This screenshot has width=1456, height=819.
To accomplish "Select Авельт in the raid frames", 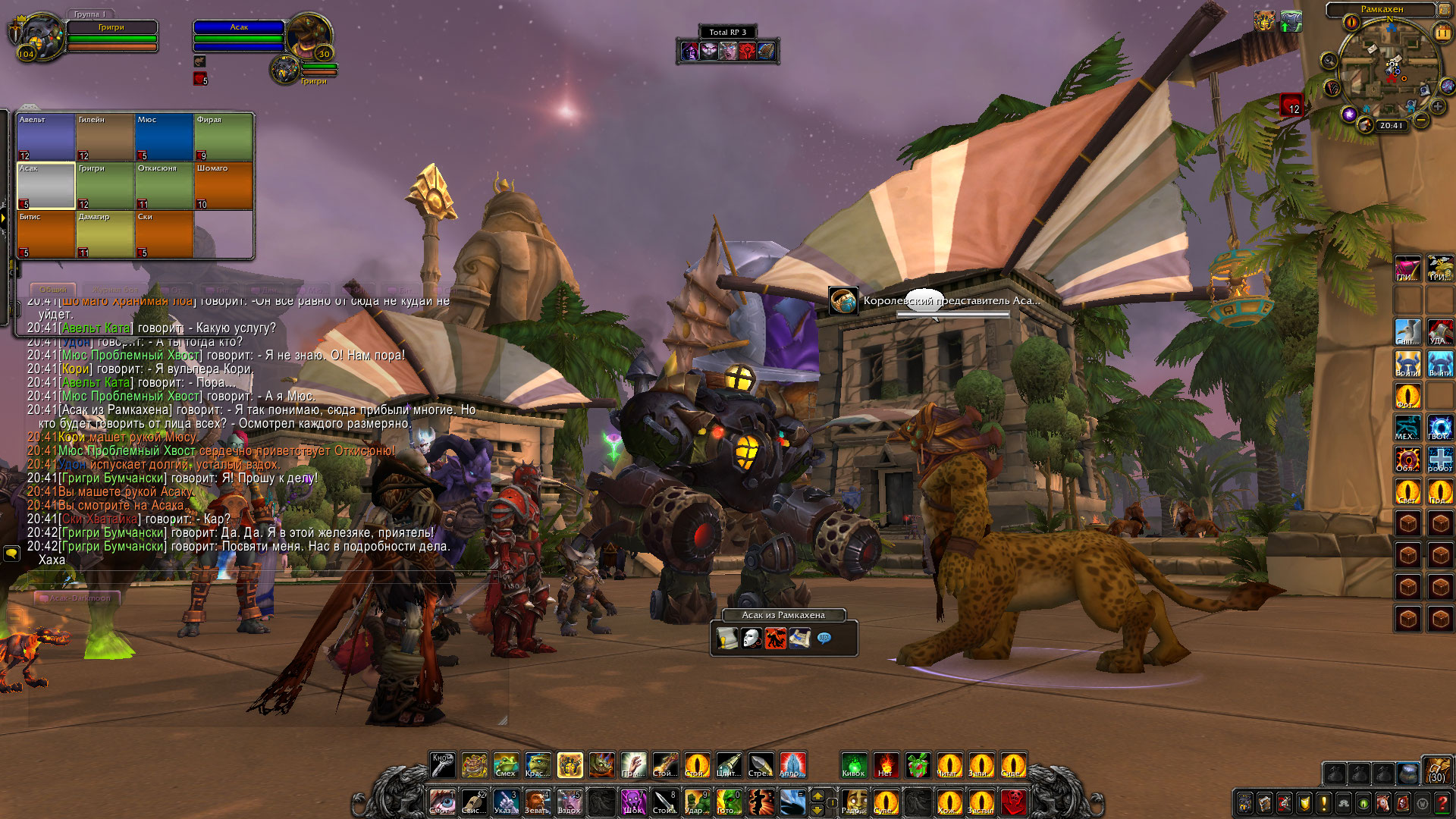I will 45,136.
